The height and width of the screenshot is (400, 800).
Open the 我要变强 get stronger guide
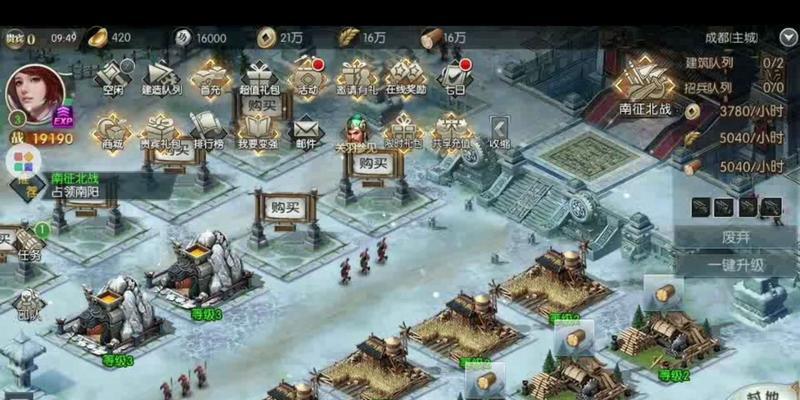pos(258,130)
